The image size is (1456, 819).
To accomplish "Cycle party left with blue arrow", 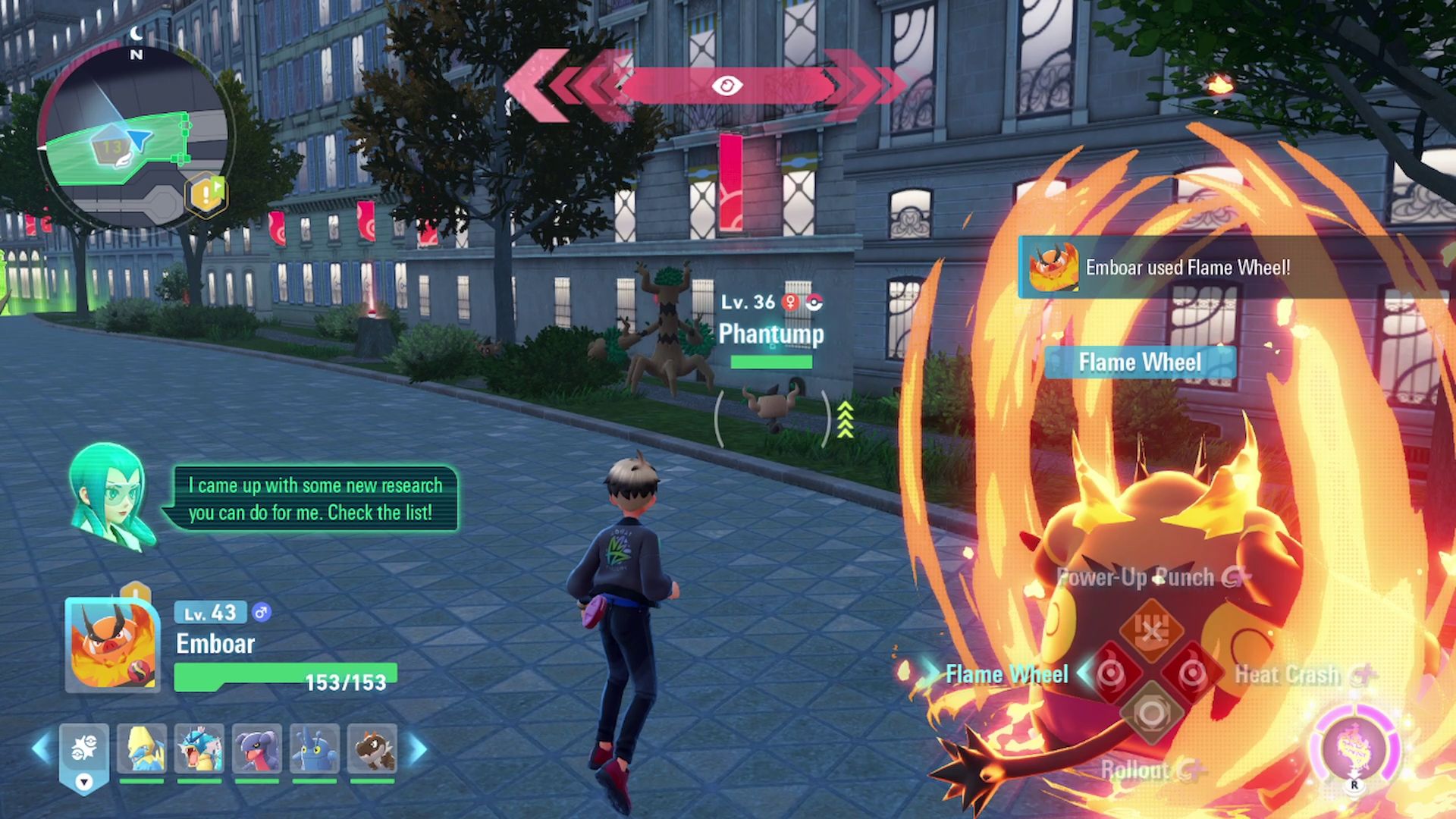I will pyautogui.click(x=42, y=749).
